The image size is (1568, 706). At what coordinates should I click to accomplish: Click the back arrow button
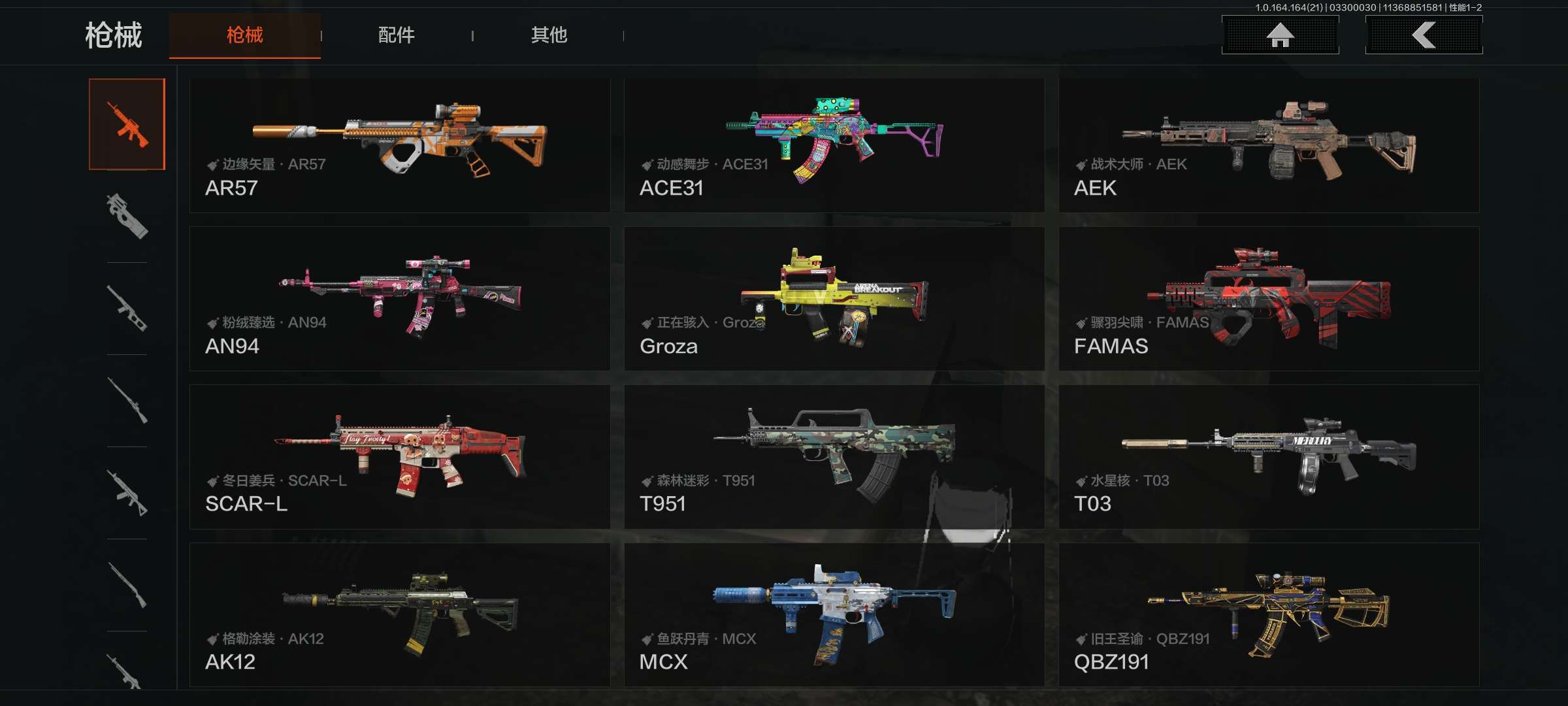[1424, 35]
